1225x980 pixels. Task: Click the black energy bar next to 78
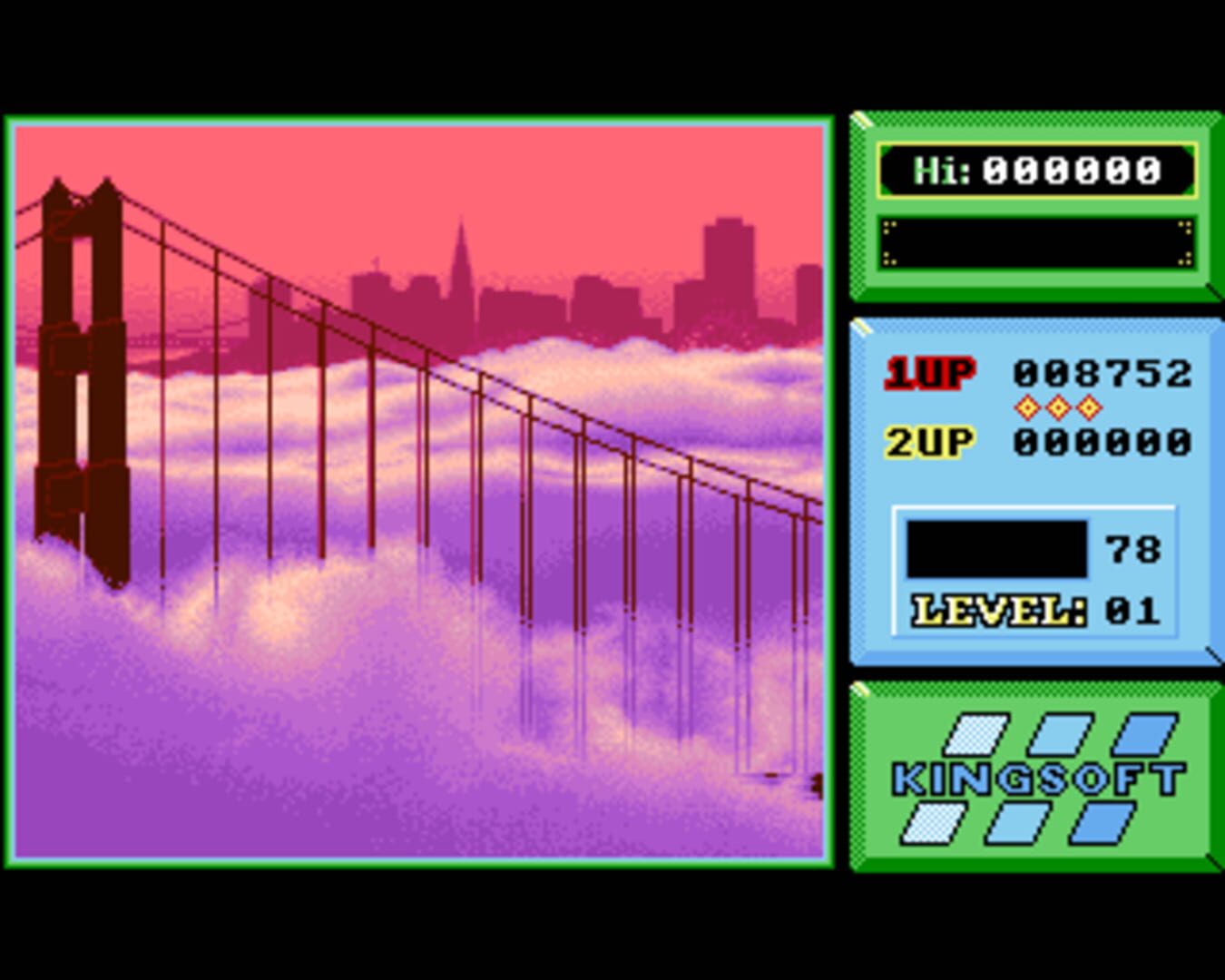point(995,548)
